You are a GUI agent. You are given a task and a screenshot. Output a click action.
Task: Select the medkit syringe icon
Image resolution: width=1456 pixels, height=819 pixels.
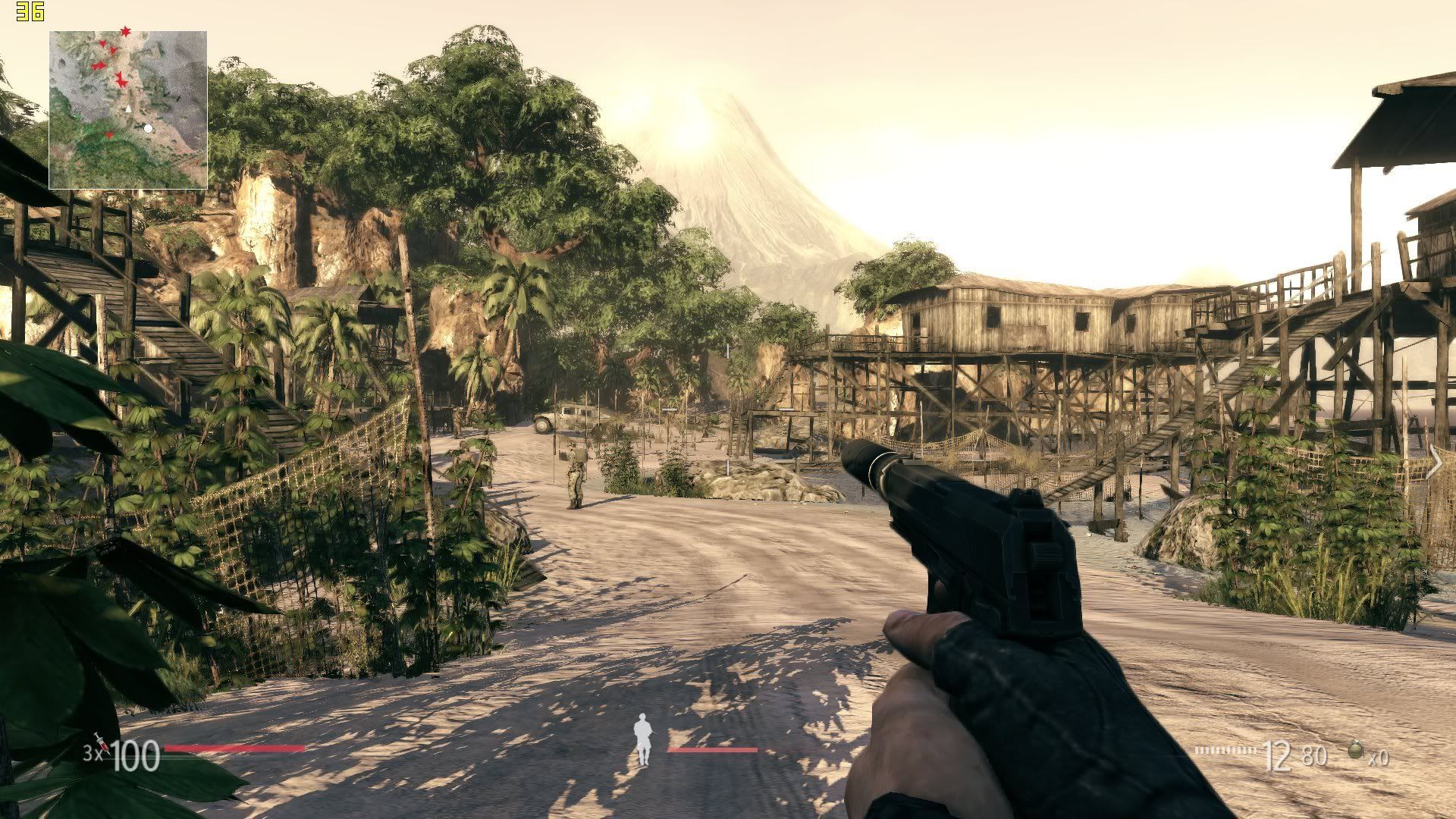[x=101, y=744]
